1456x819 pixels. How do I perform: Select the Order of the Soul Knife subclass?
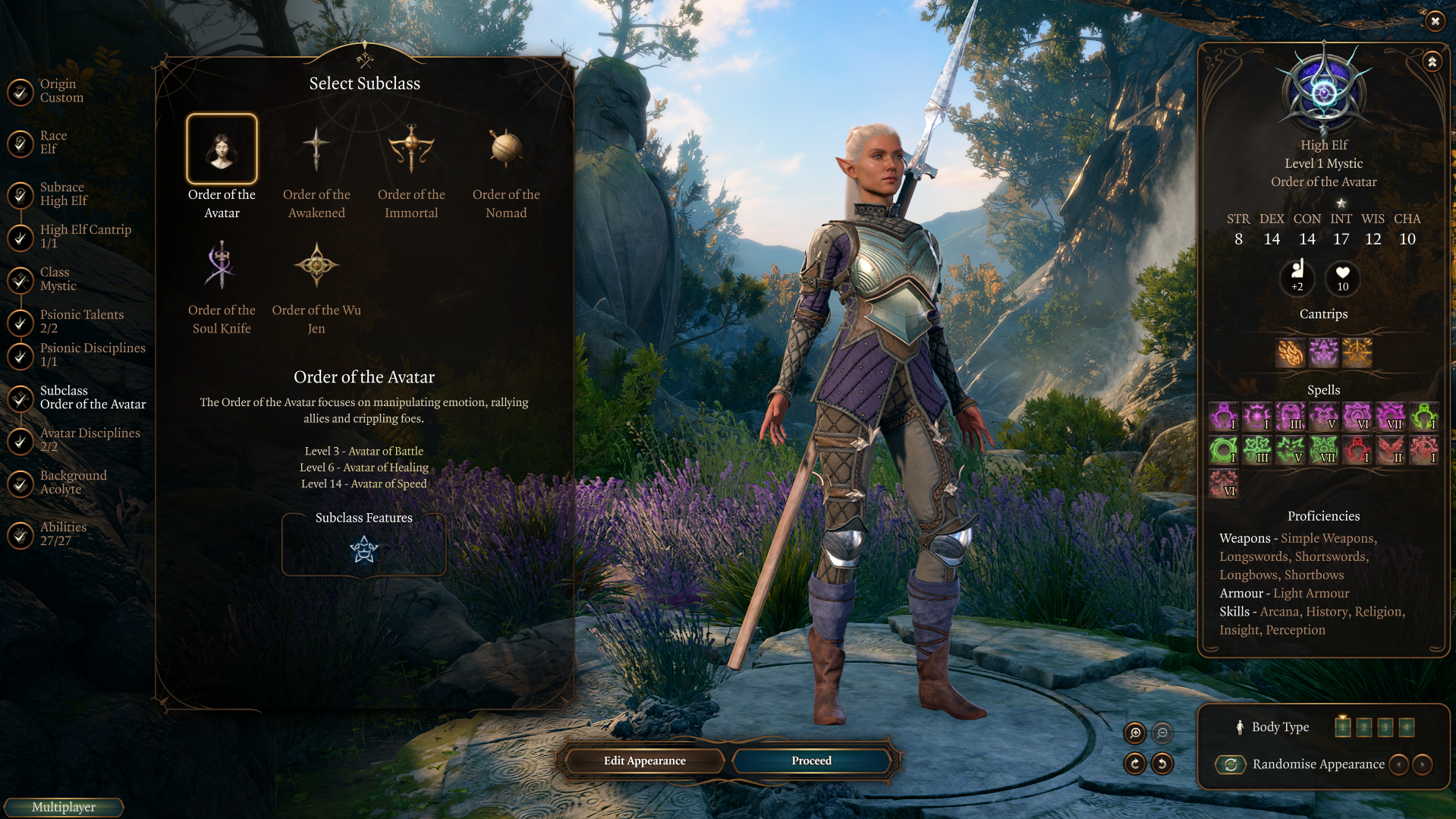pos(221,266)
